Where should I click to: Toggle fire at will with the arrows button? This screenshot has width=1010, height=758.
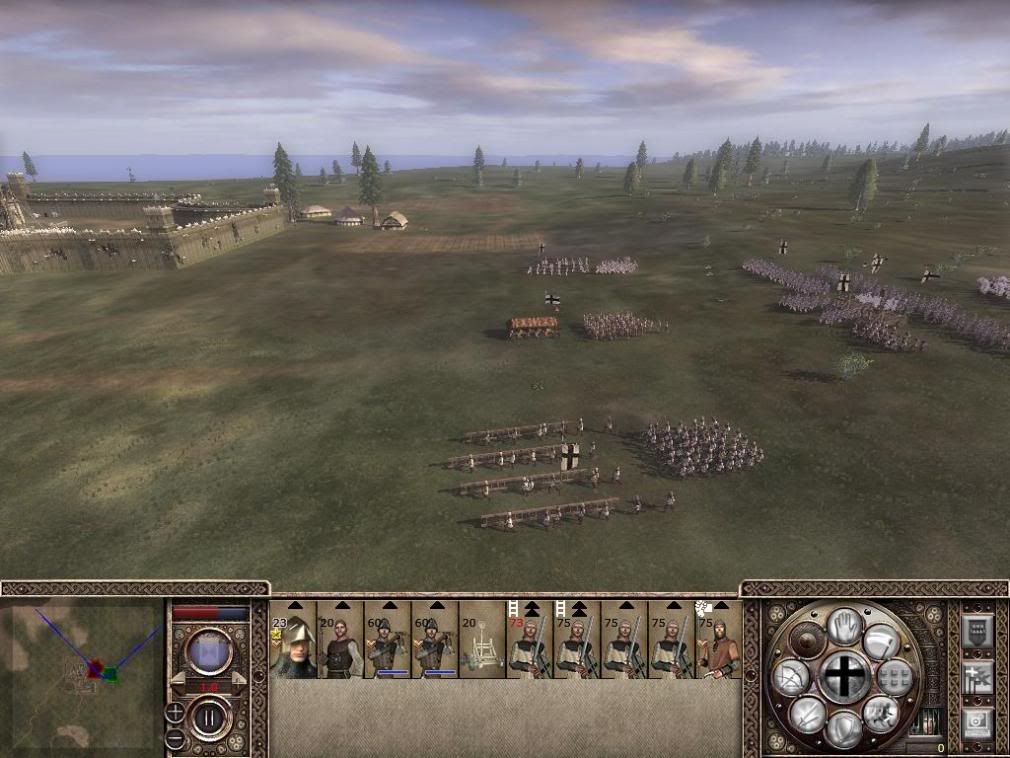808,713
